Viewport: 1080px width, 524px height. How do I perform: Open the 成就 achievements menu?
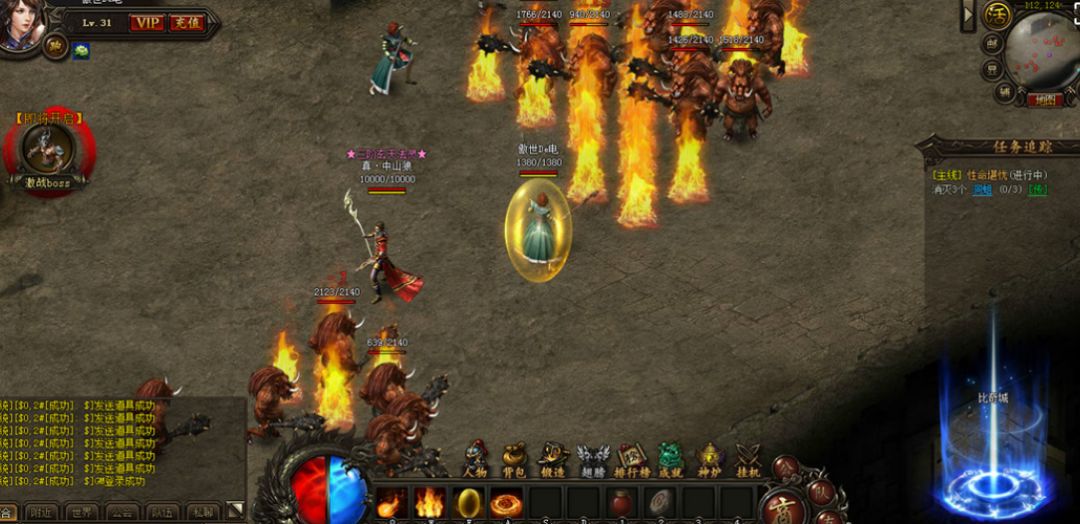click(x=670, y=460)
